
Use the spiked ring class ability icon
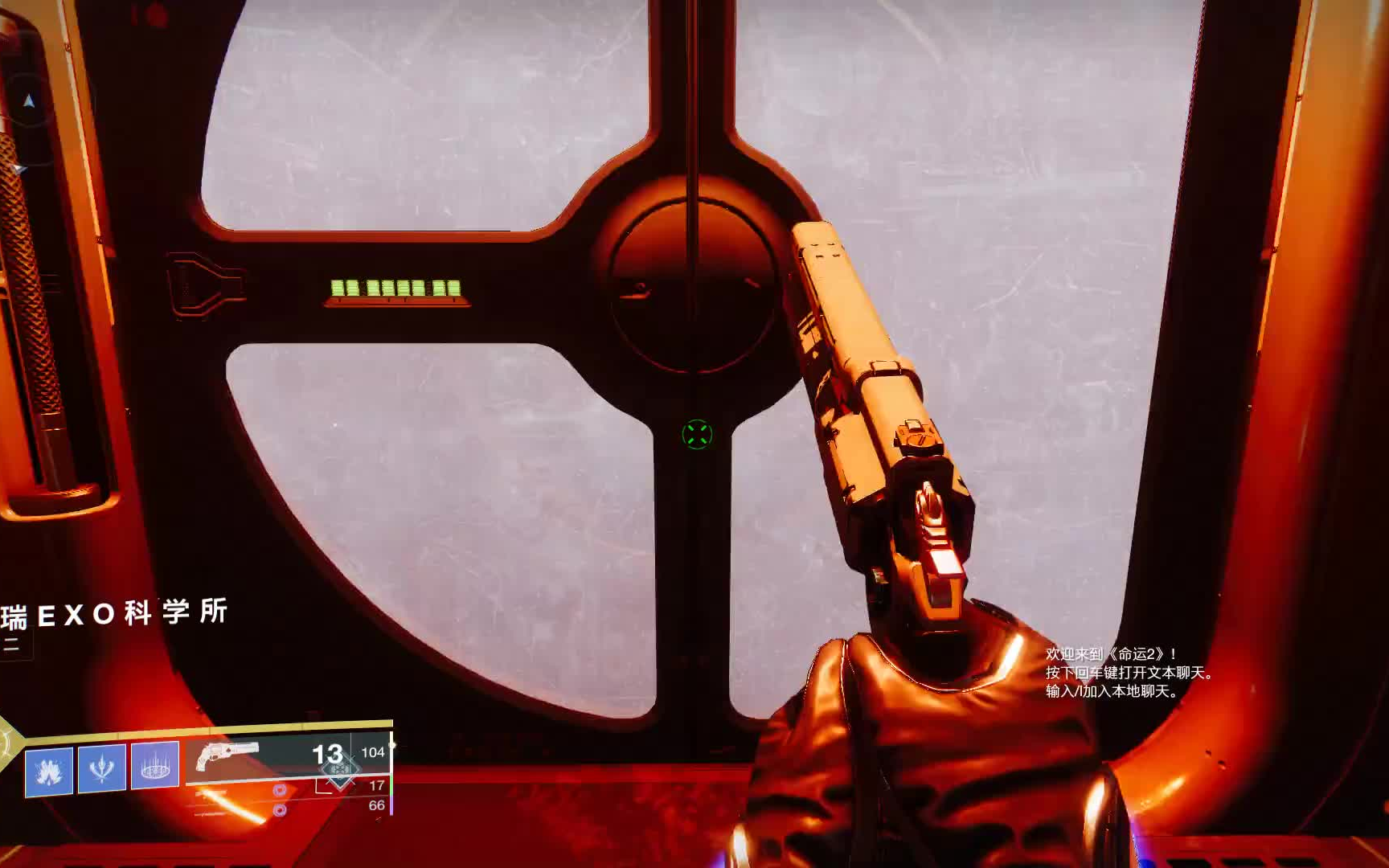(154, 765)
